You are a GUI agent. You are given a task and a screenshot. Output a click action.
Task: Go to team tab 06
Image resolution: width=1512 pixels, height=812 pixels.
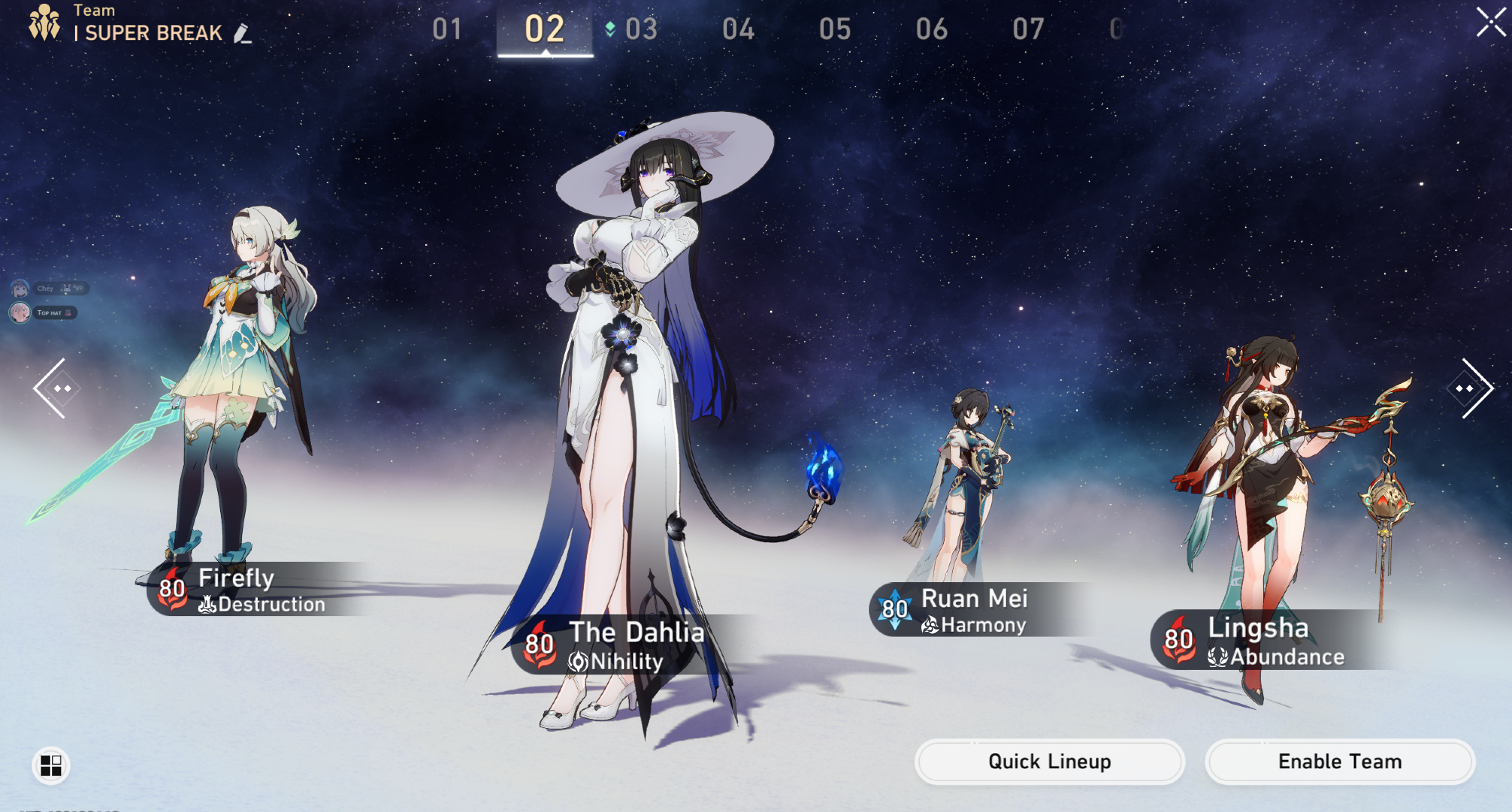tap(932, 29)
